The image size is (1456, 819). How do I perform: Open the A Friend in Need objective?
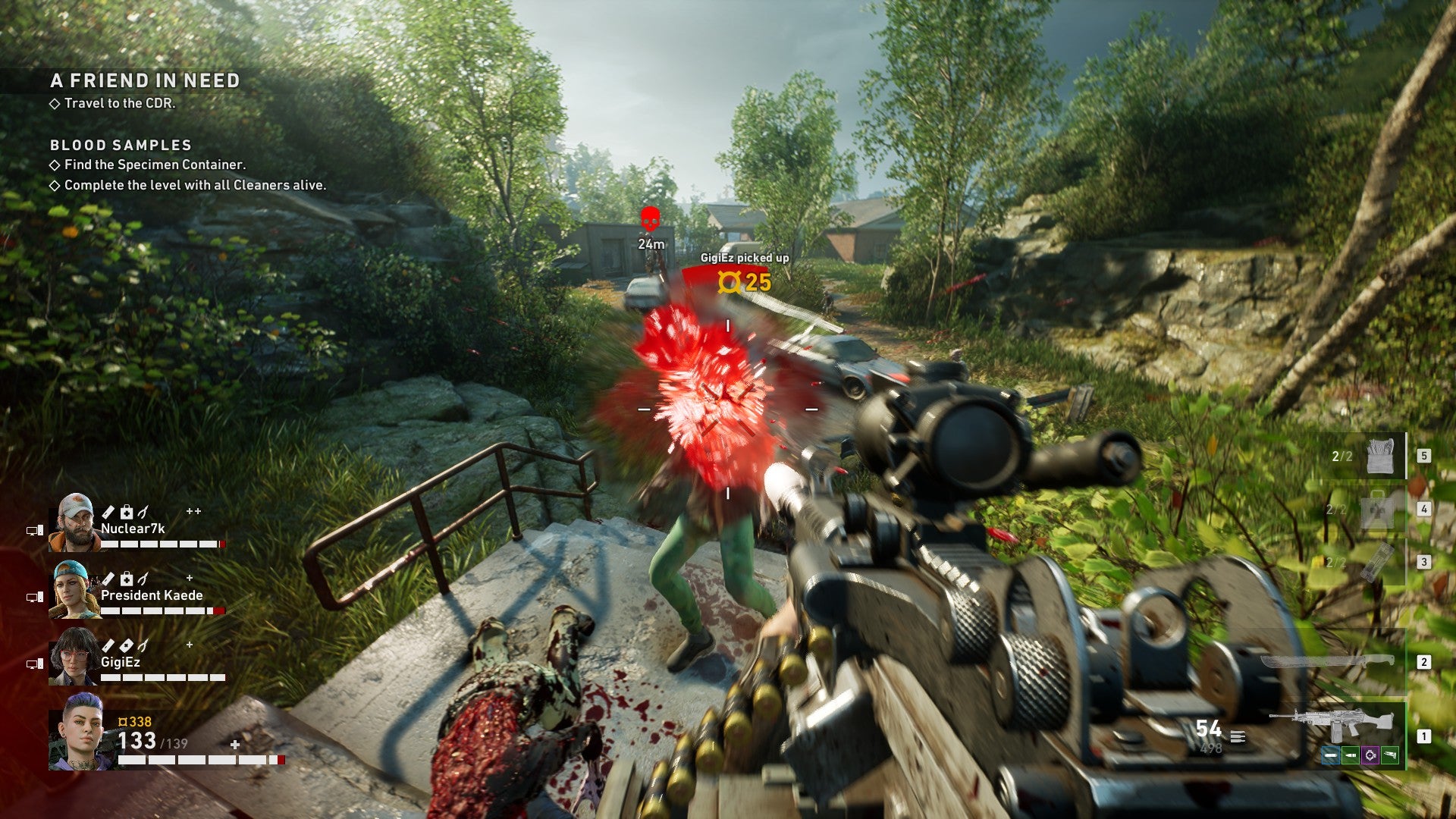click(x=145, y=80)
